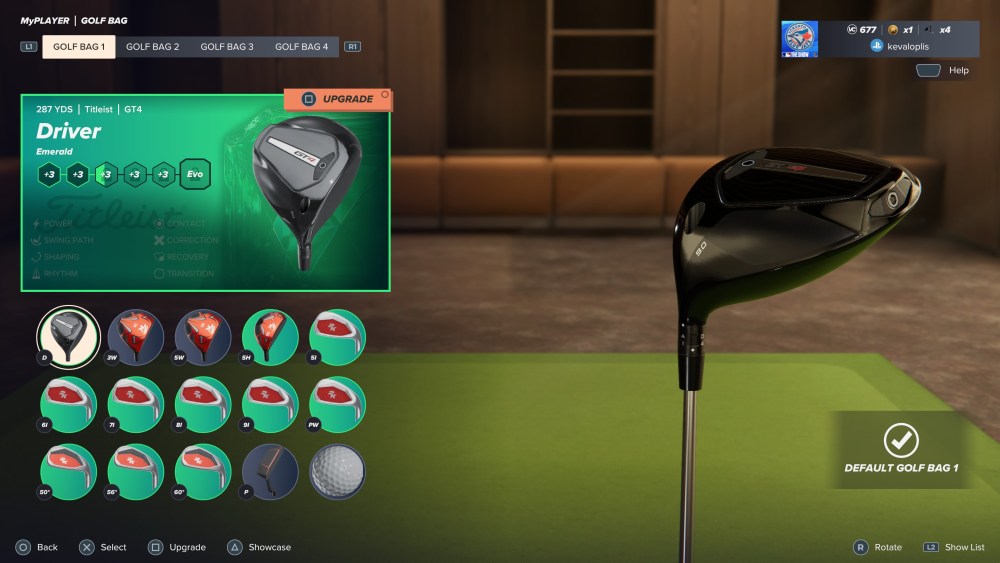Pick the 5H hybrid club slot

270,337
